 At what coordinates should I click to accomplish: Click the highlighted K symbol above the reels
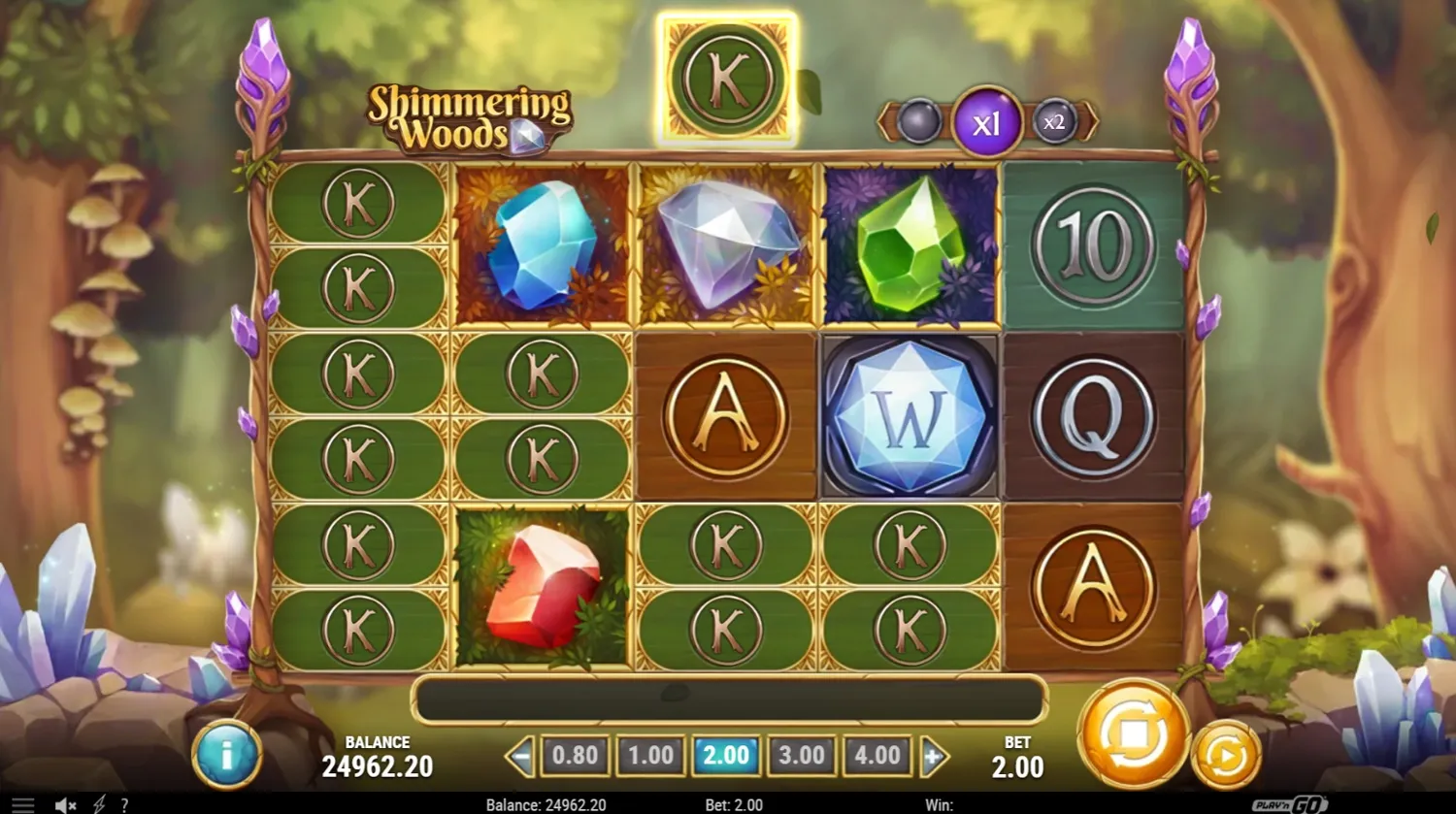727,78
